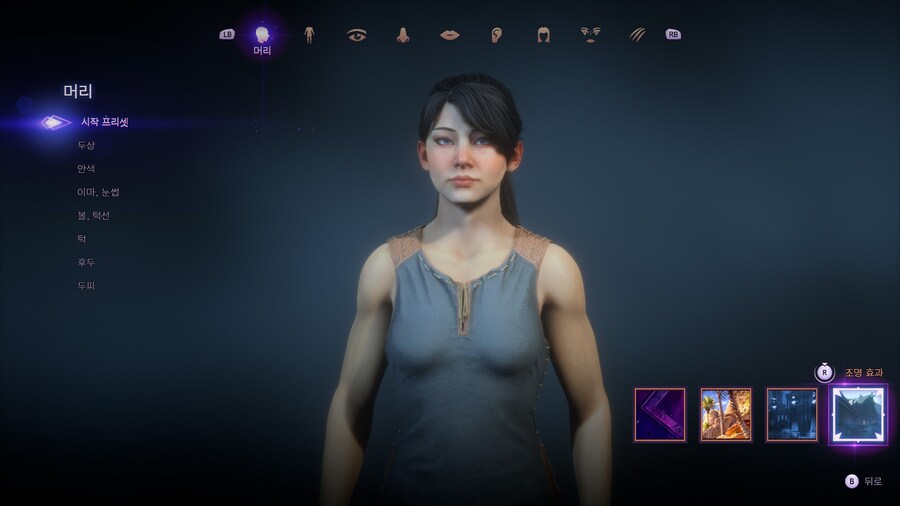Select the 두피 option
900x506 pixels.
(86, 286)
